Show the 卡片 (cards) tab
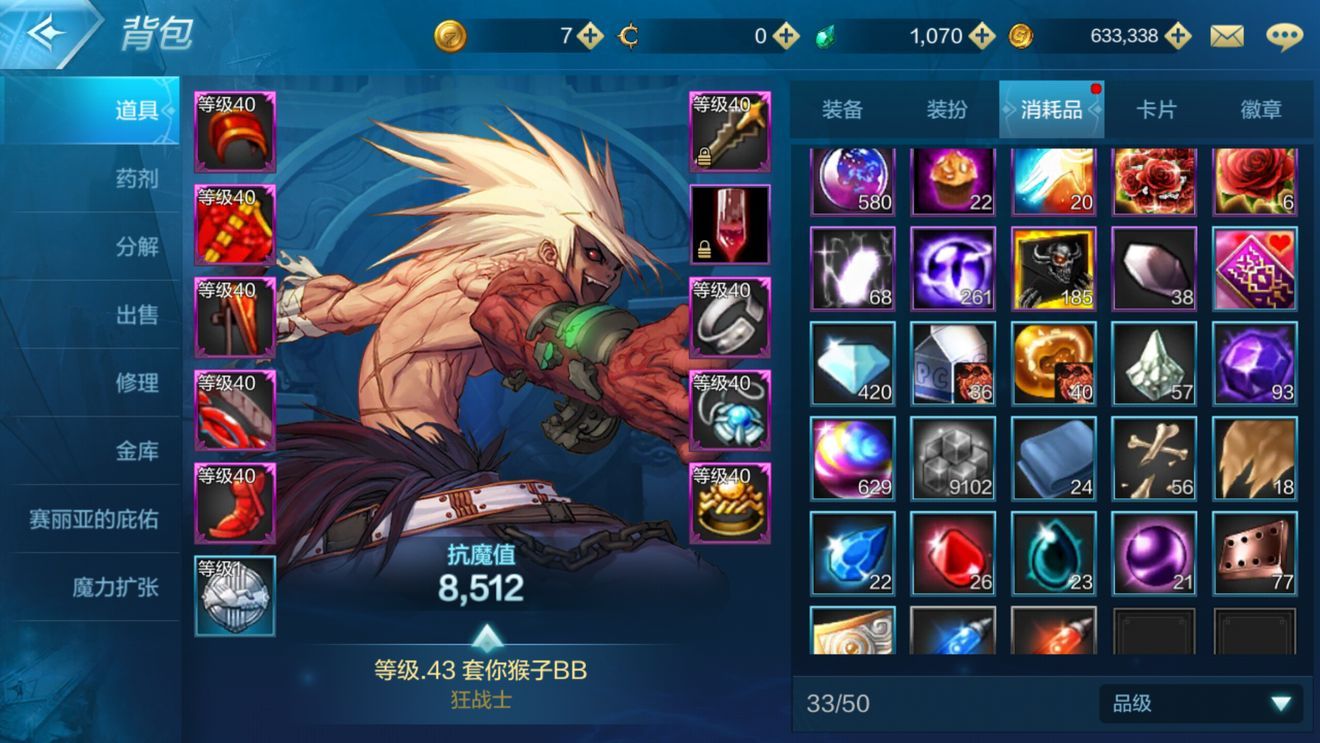1320x743 pixels. (1156, 109)
